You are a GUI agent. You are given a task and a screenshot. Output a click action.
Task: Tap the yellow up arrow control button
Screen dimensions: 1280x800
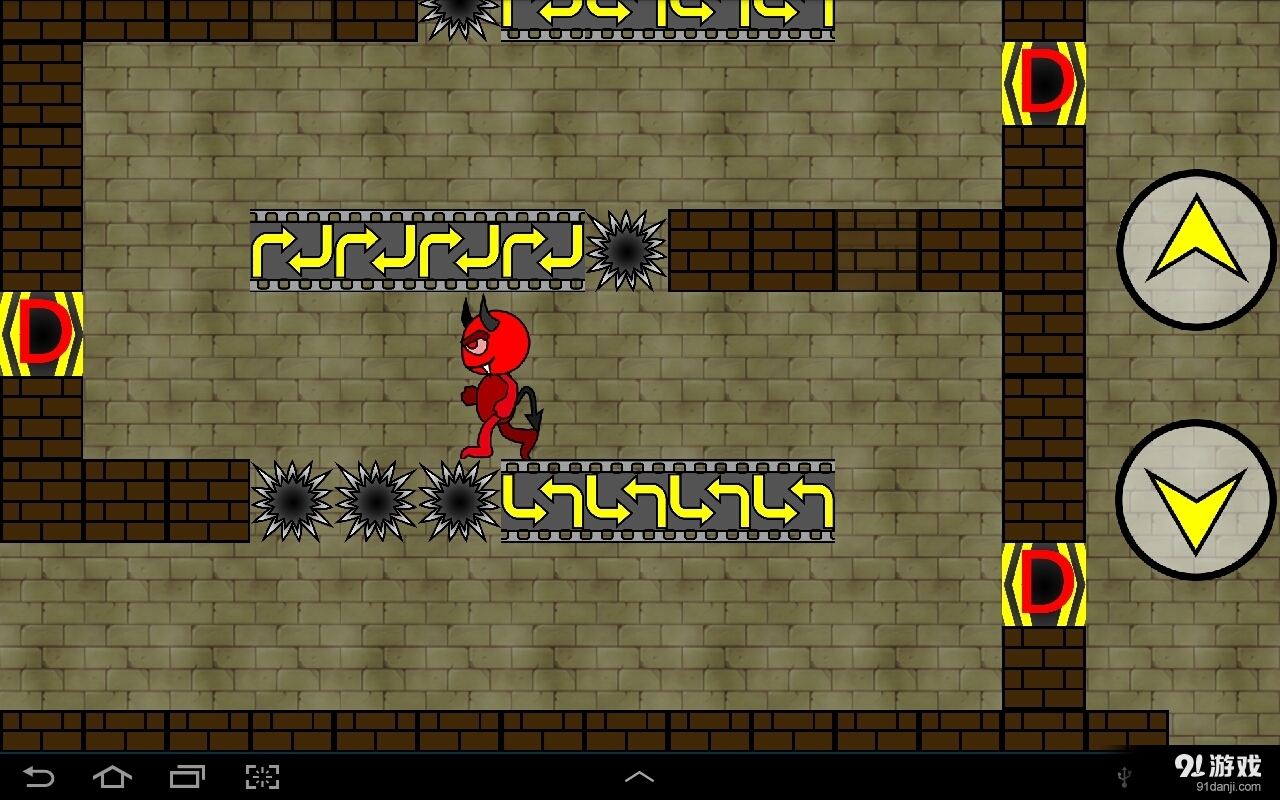click(1194, 247)
